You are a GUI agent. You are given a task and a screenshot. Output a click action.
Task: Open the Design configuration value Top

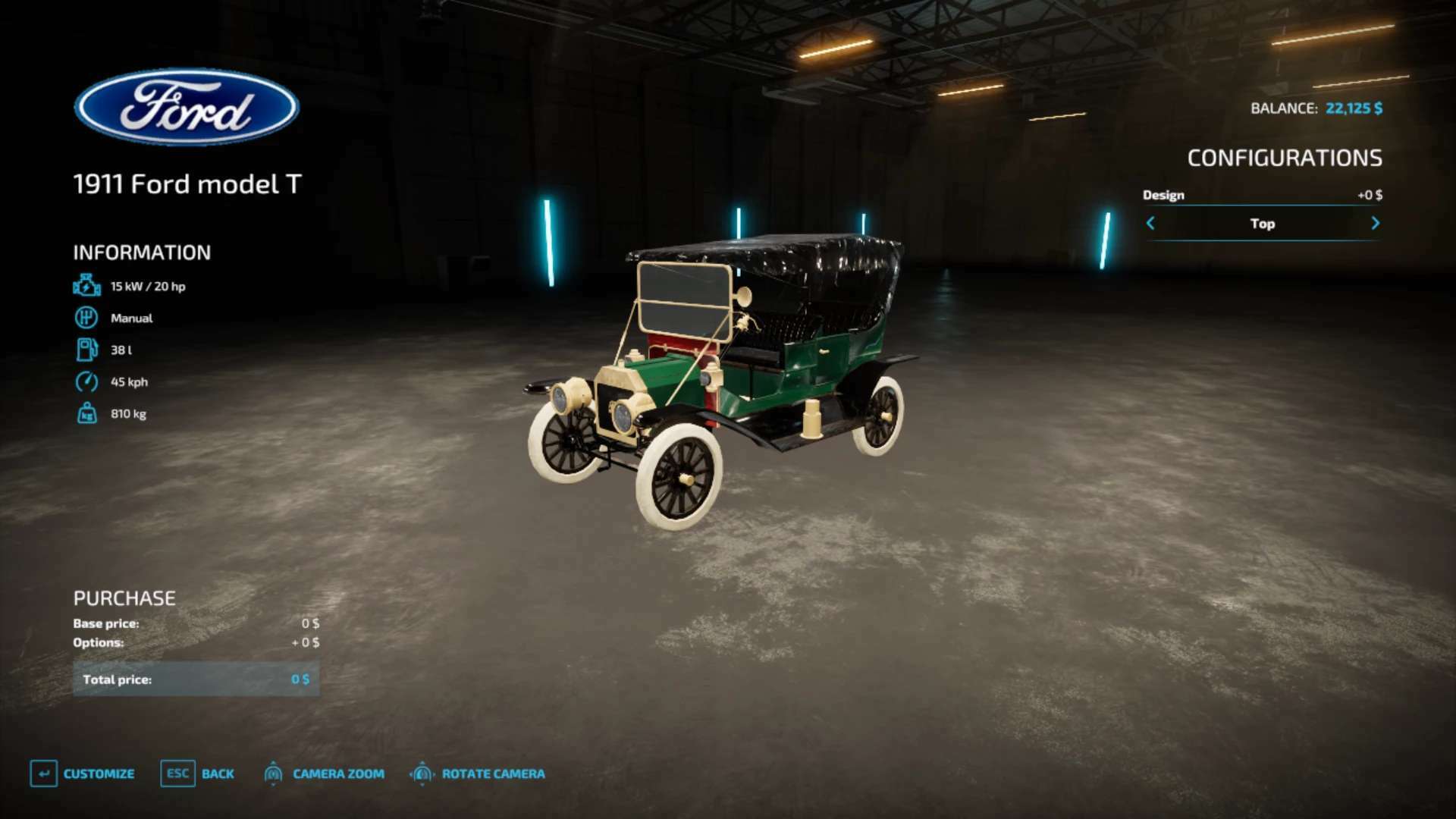point(1262,224)
